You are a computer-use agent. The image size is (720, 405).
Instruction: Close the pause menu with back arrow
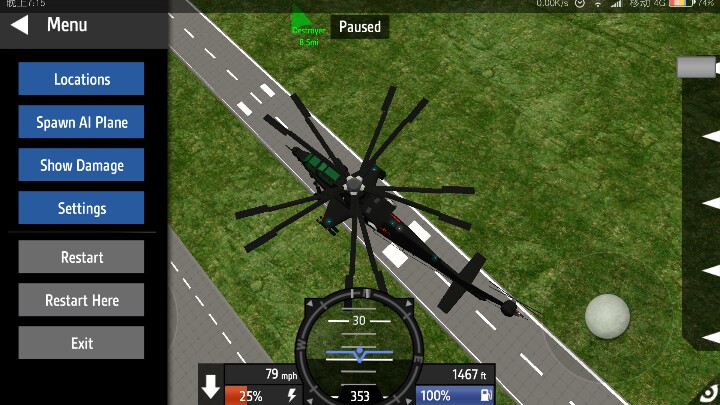click(19, 25)
